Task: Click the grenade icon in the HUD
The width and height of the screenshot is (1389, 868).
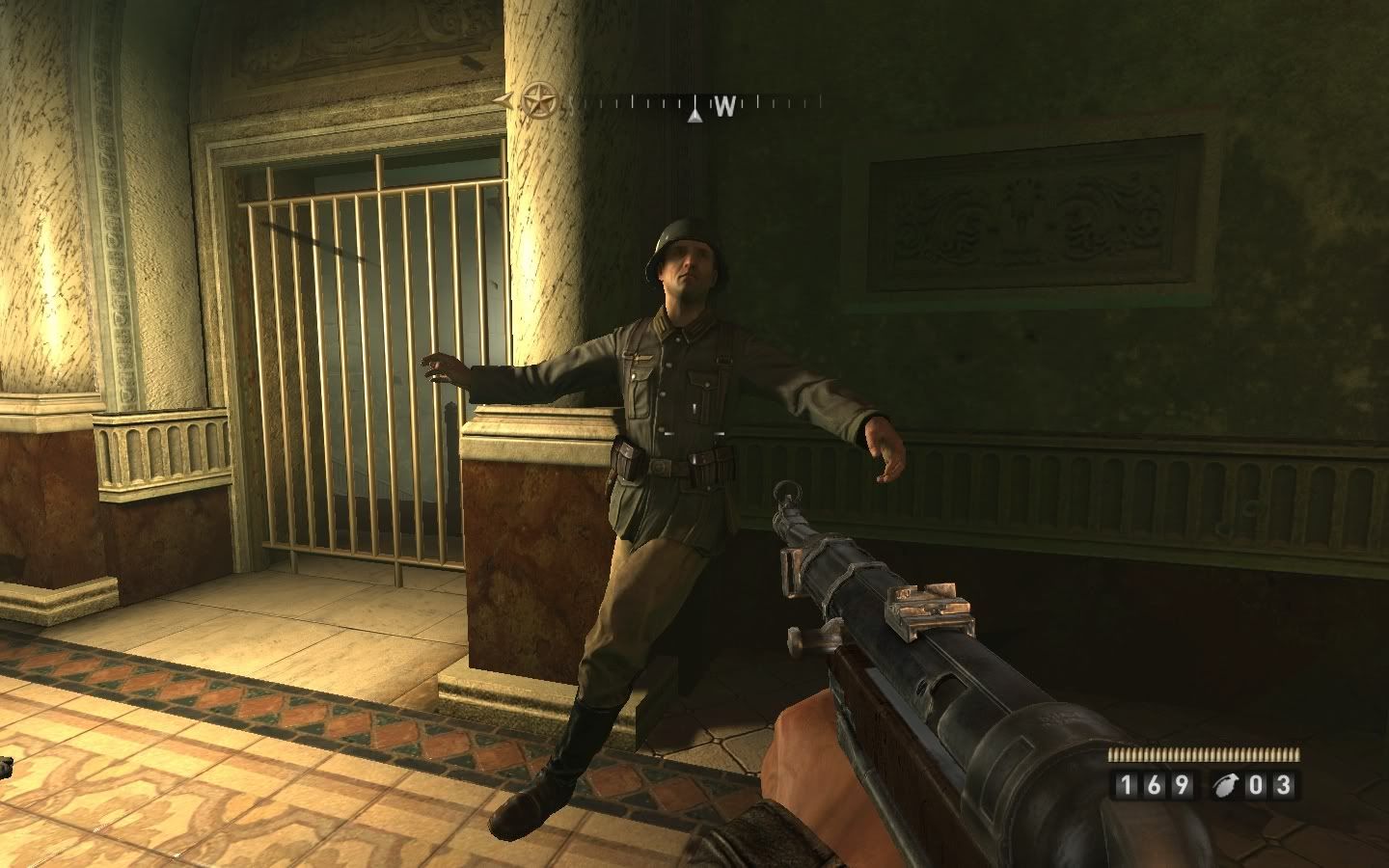Action: (x=1225, y=784)
